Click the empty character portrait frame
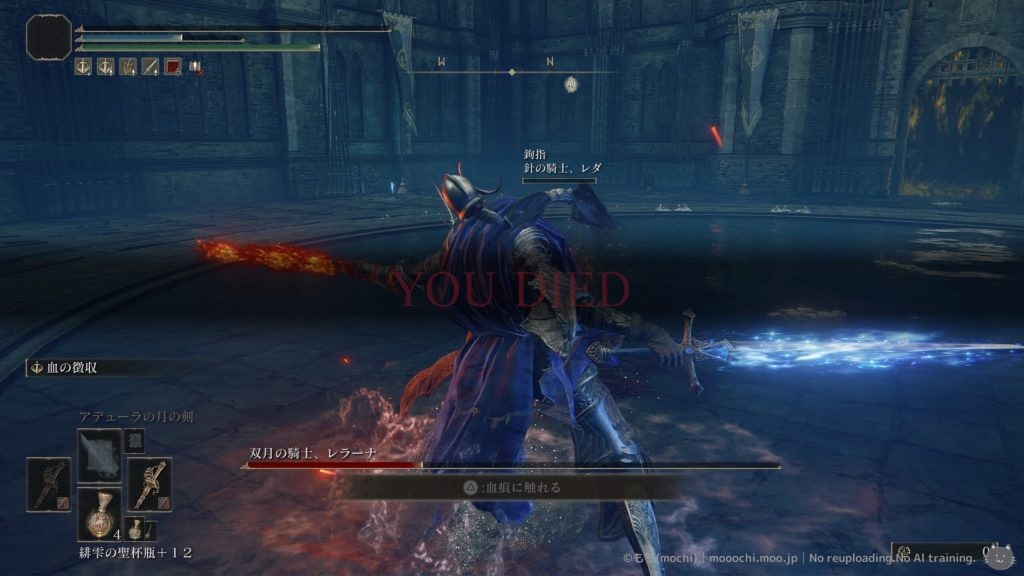The width and height of the screenshot is (1024, 576). tap(47, 37)
